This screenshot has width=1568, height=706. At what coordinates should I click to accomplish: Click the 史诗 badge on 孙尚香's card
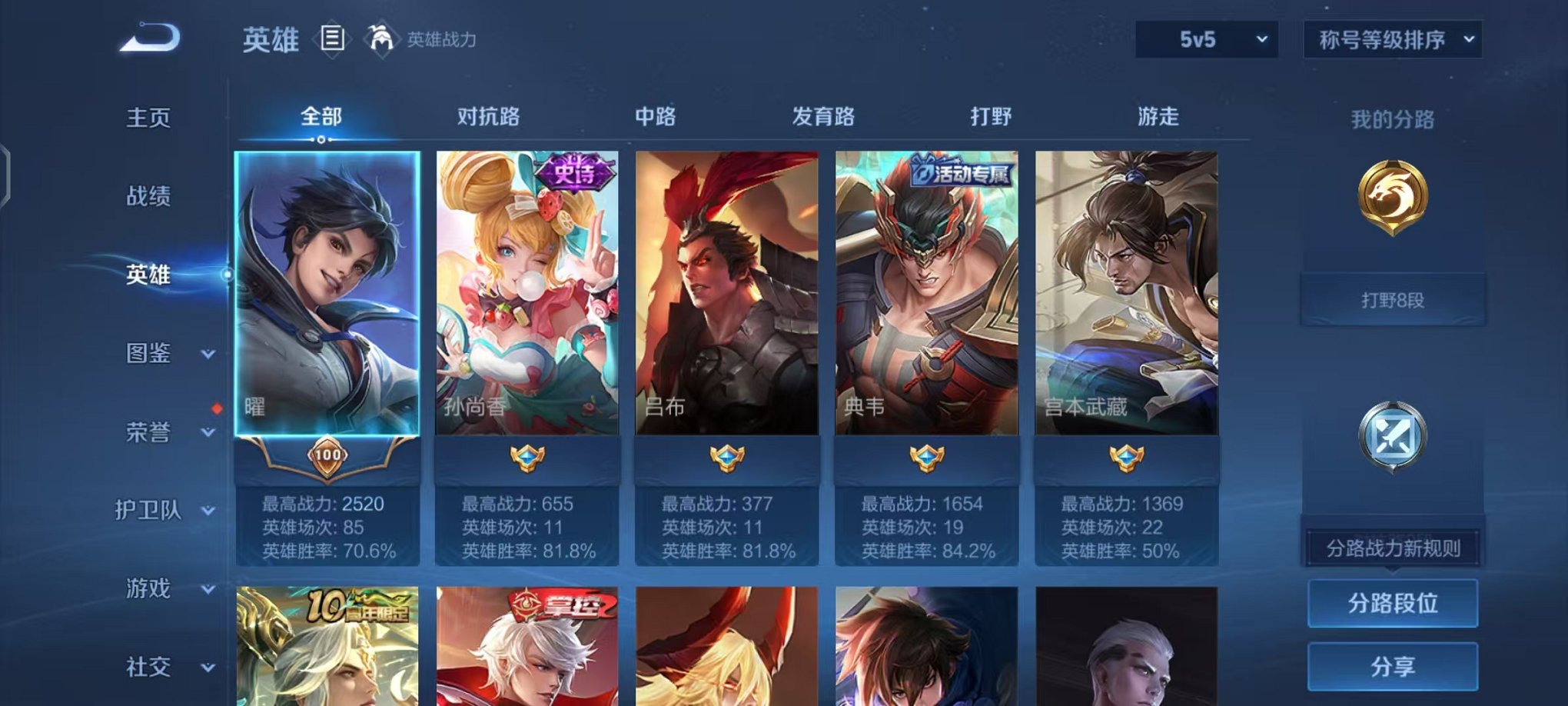[x=575, y=171]
